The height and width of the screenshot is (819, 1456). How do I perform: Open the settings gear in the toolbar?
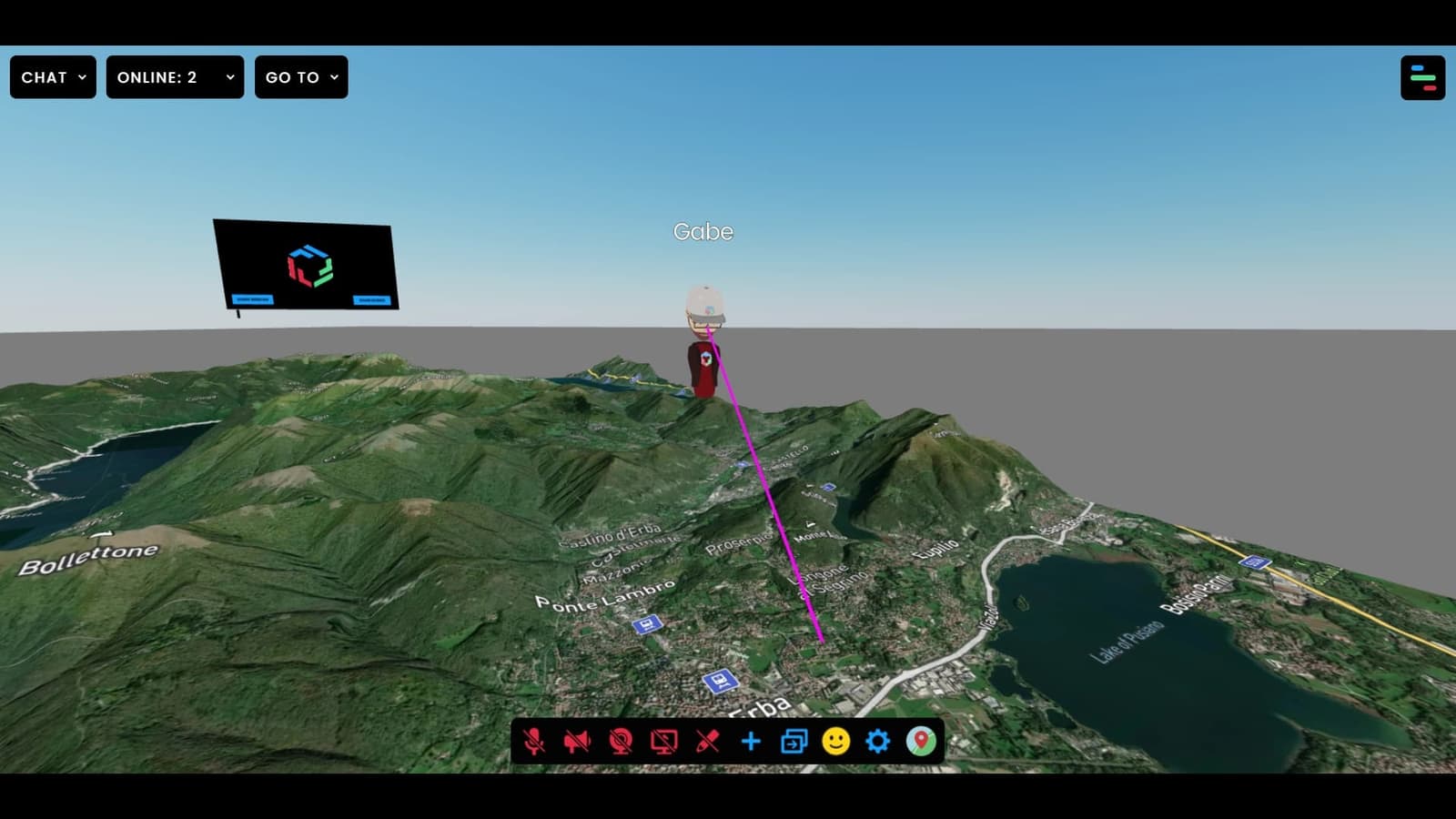tap(876, 742)
